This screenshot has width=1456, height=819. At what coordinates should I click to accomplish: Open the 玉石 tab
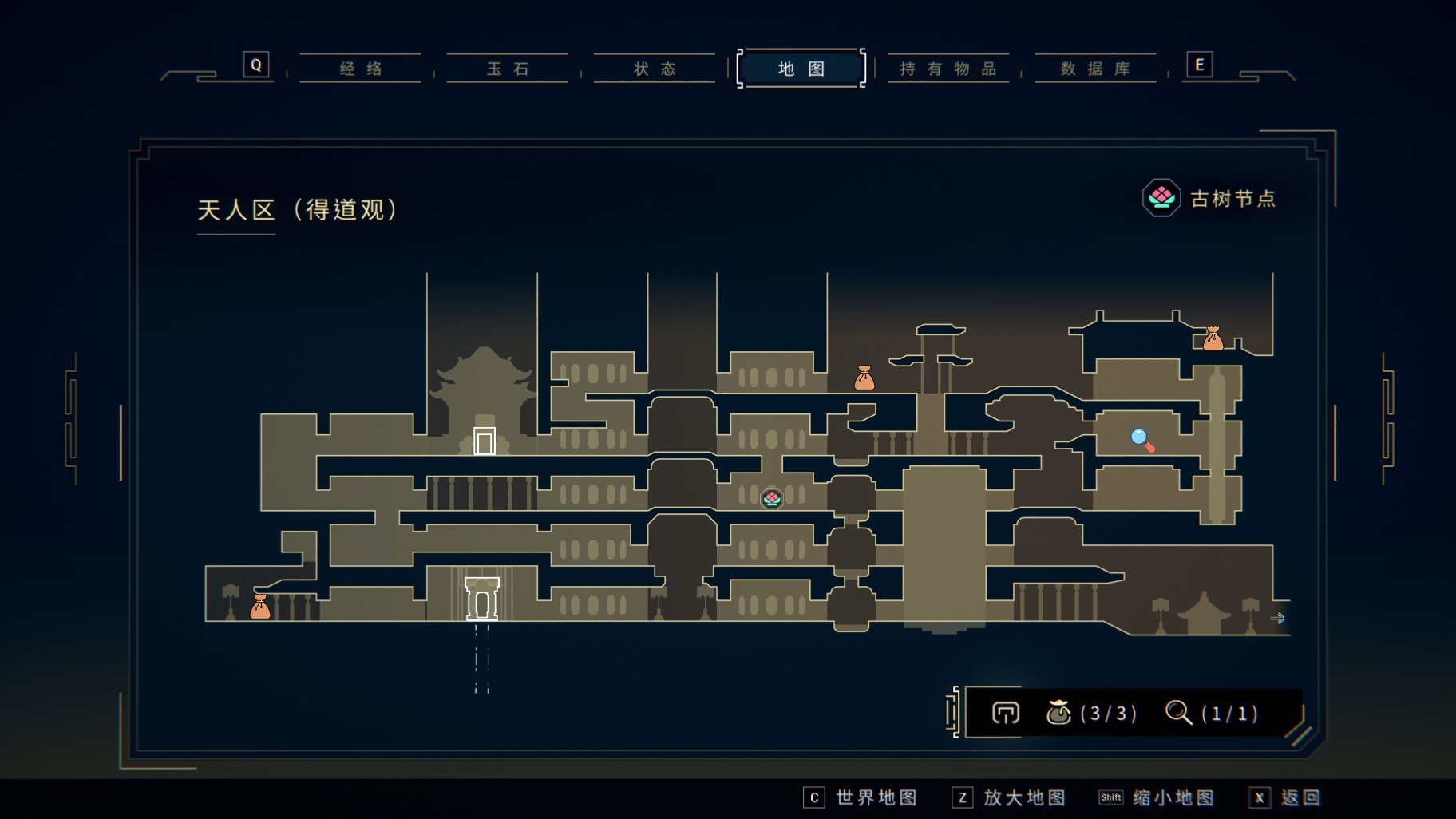[508, 69]
